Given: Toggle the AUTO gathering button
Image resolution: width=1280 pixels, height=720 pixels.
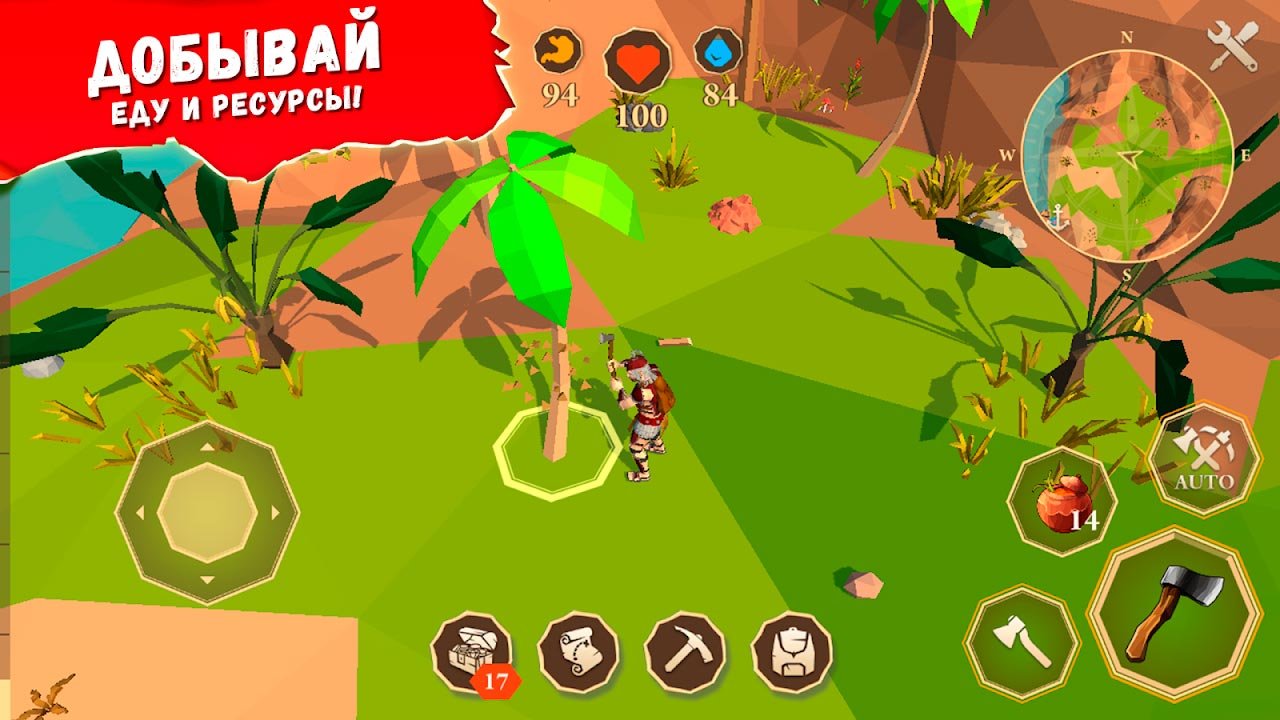Looking at the screenshot, I should coord(1204,460).
